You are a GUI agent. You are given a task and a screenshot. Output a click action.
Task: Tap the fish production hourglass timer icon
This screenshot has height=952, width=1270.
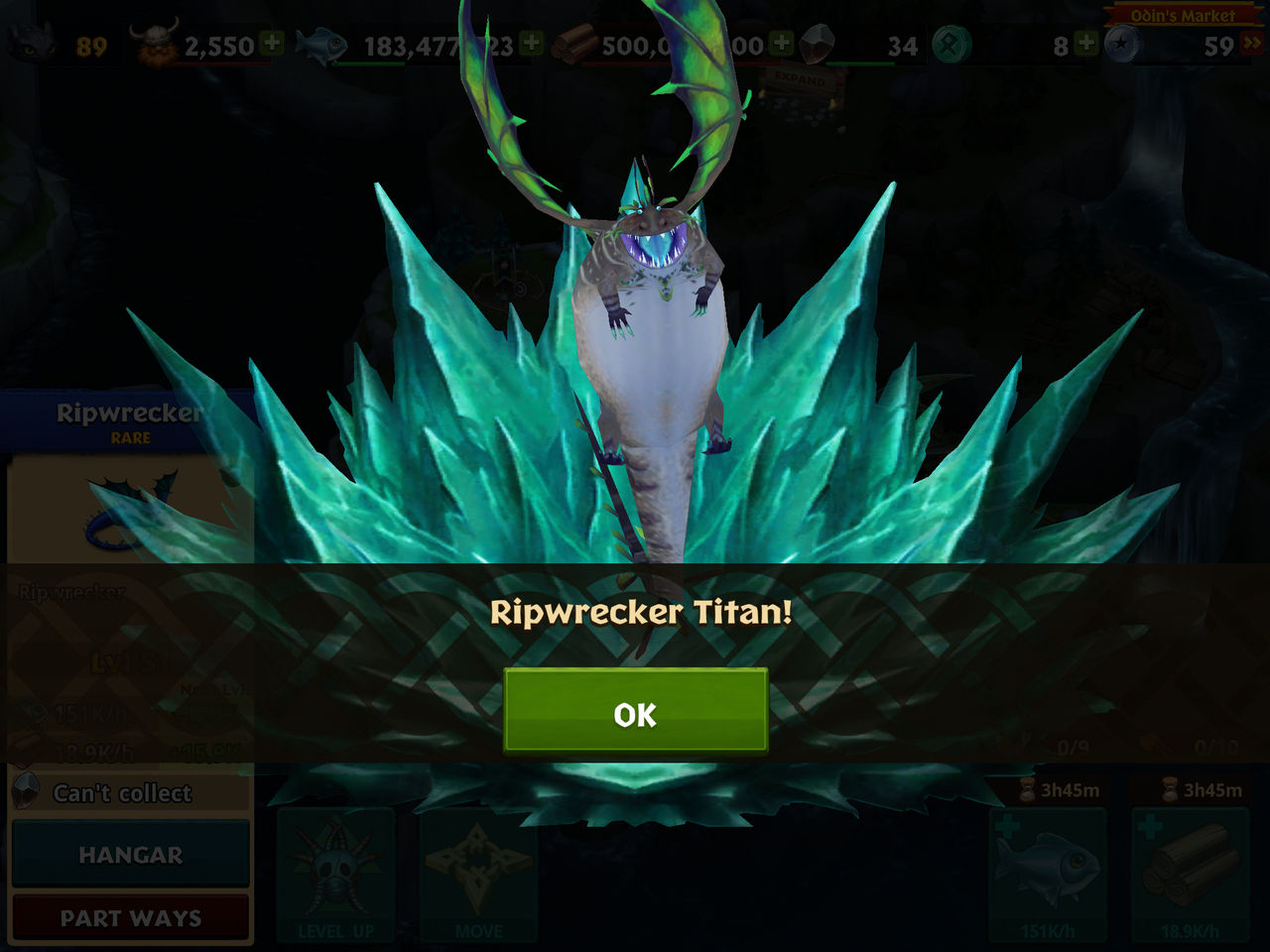tap(1027, 791)
